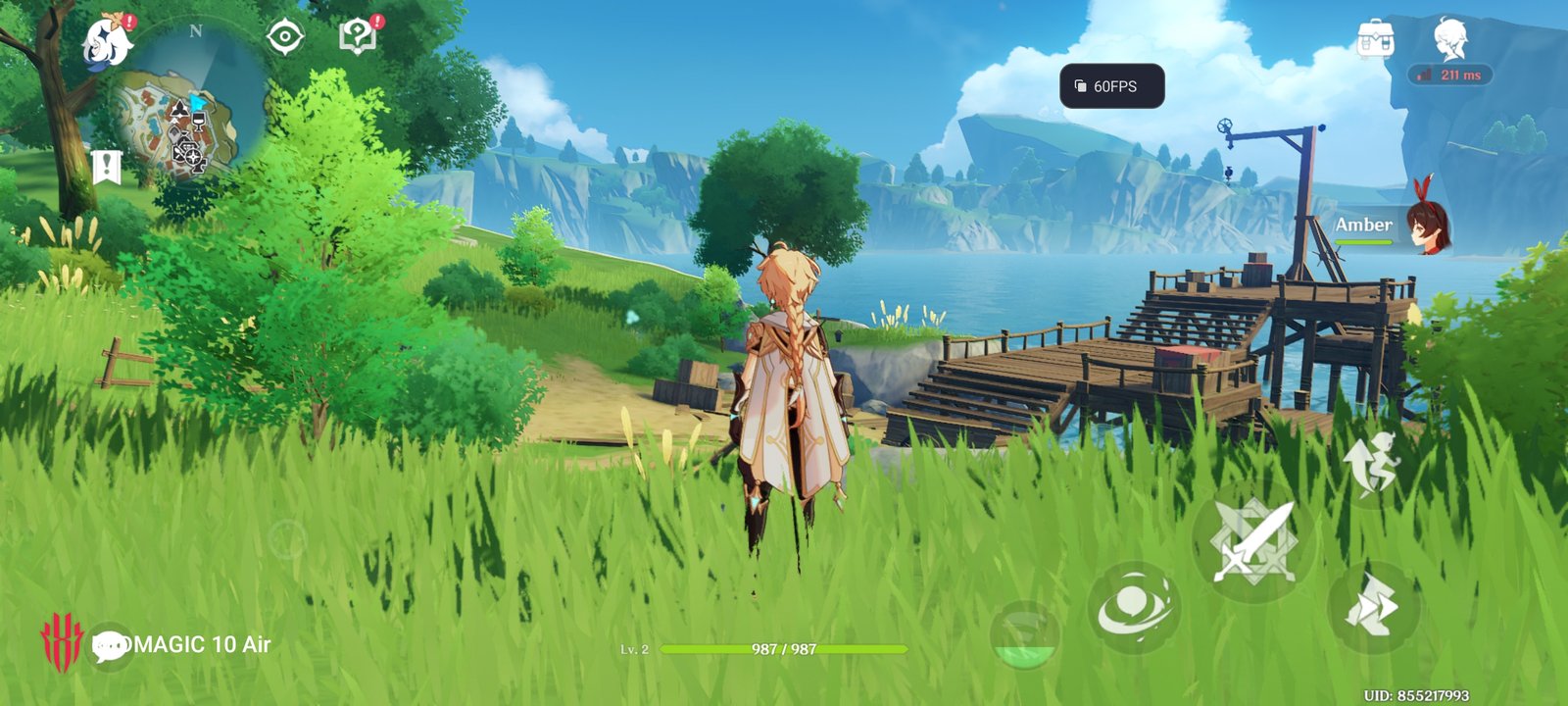Open the tutorial book with question mark
Viewport: 1568px width, 706px height.
[x=359, y=37]
